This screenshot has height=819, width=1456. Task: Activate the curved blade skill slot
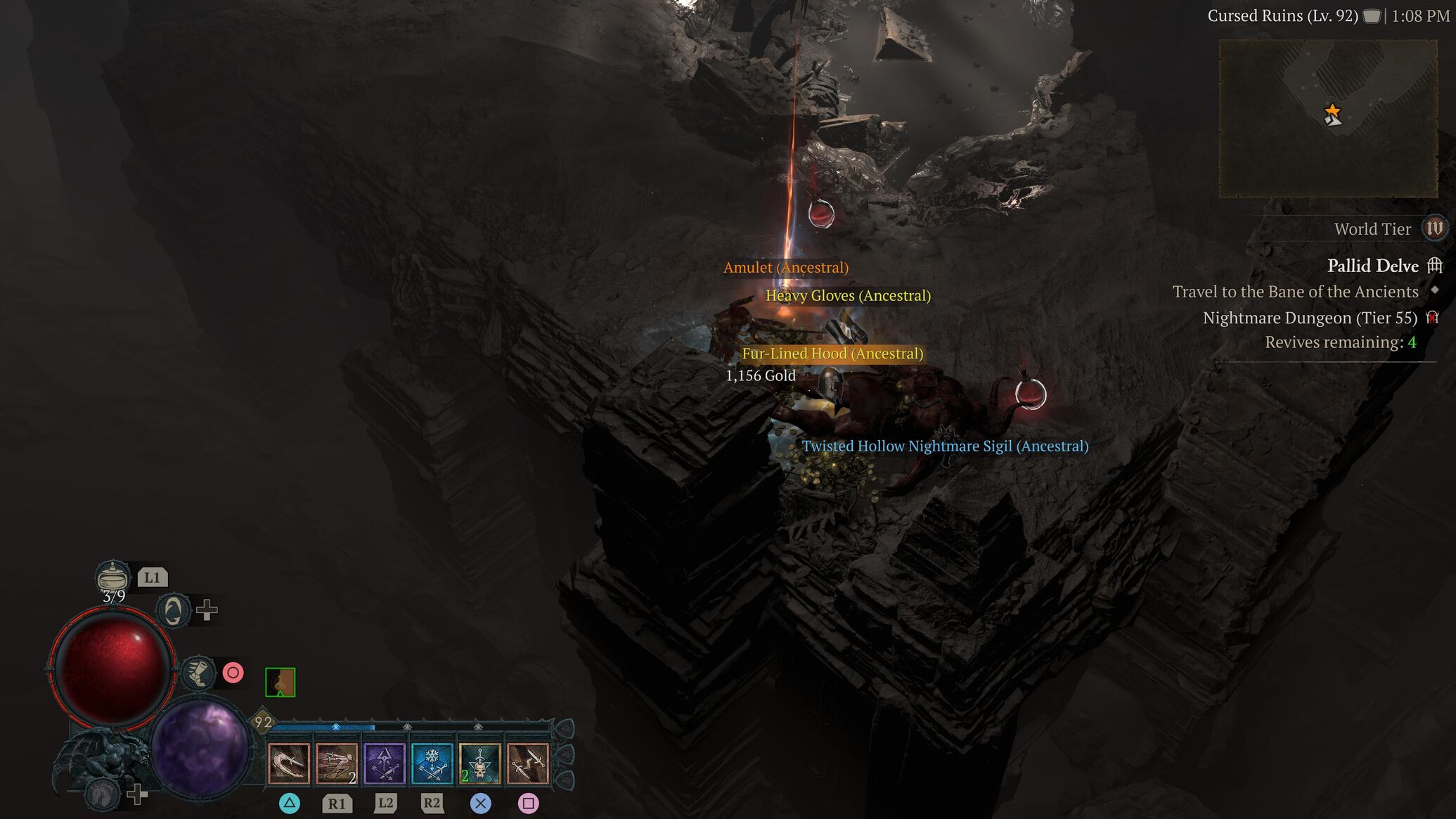click(289, 763)
